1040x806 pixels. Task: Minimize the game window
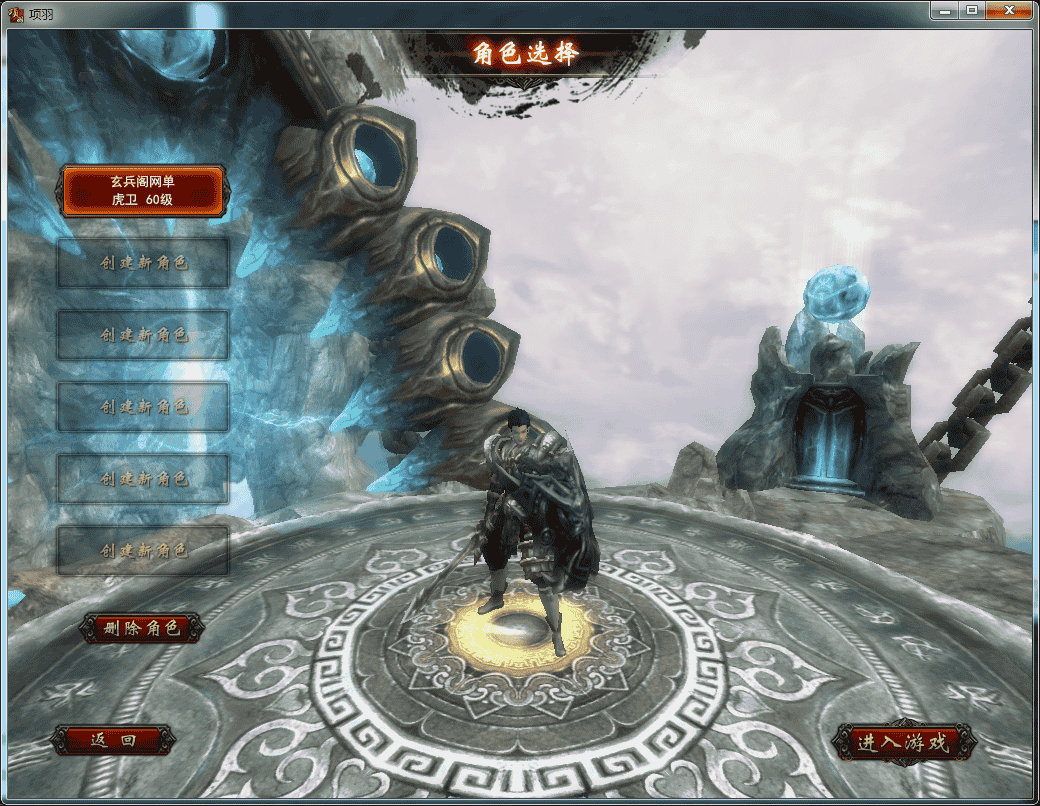[945, 10]
